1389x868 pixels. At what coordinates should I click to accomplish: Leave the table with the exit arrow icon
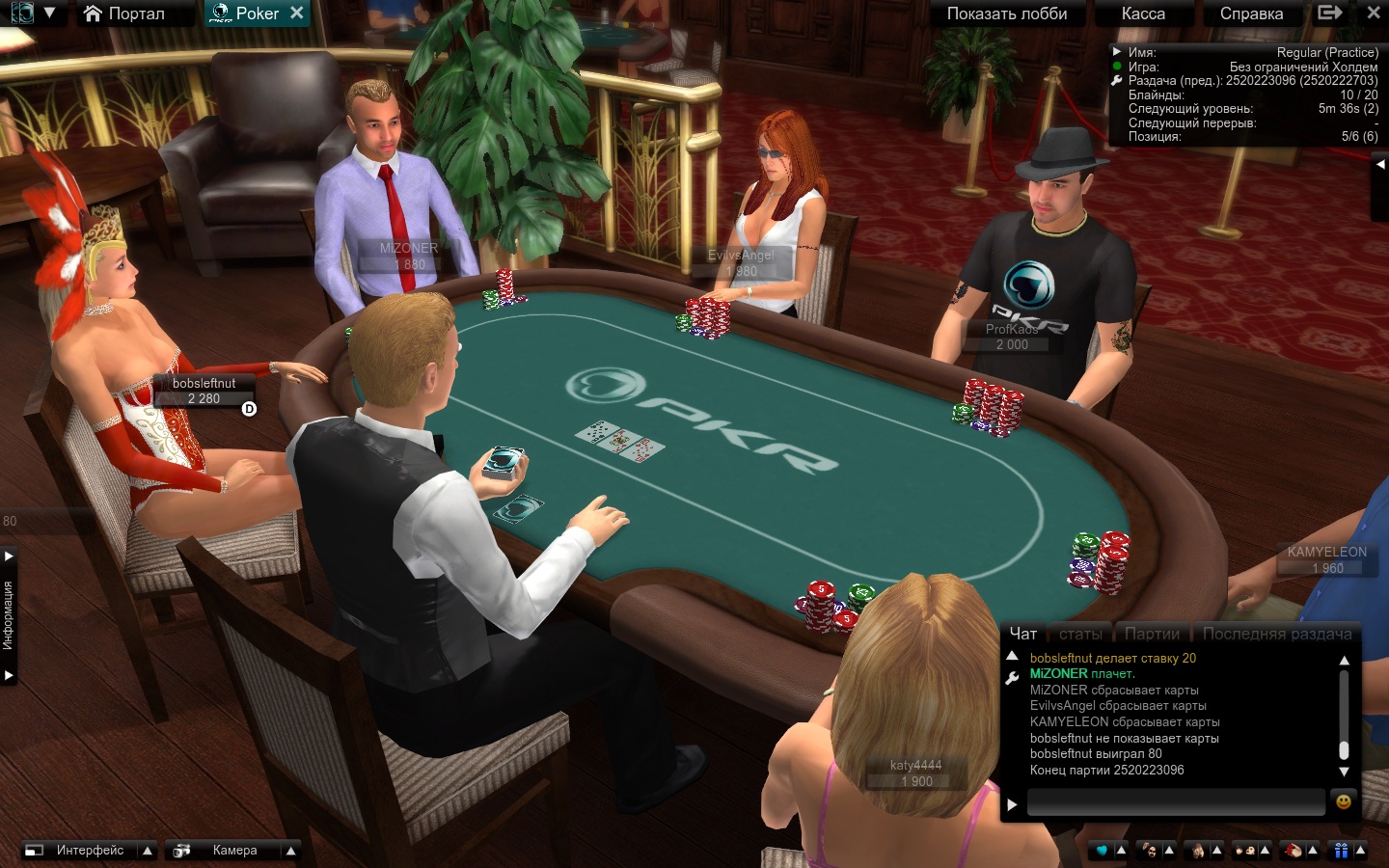tap(1330, 13)
